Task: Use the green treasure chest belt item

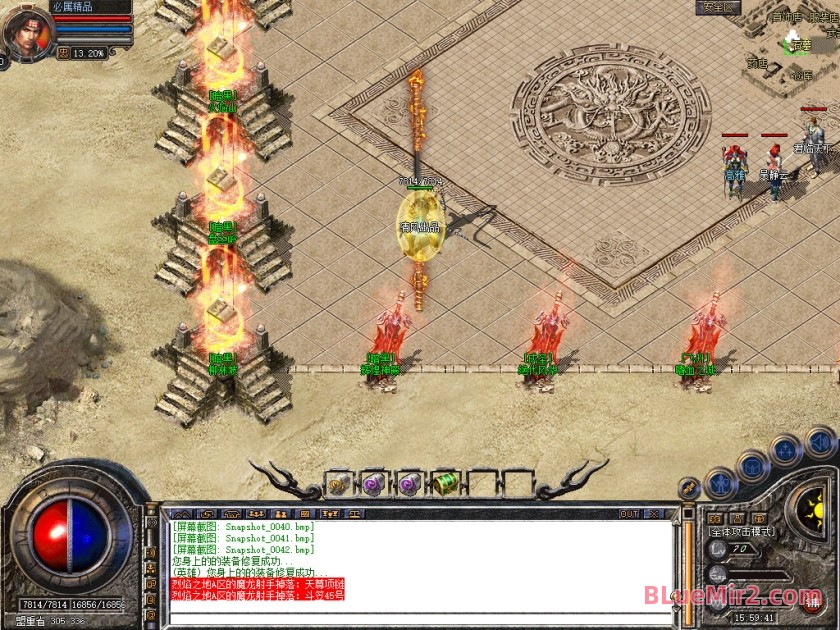Action: [445, 484]
